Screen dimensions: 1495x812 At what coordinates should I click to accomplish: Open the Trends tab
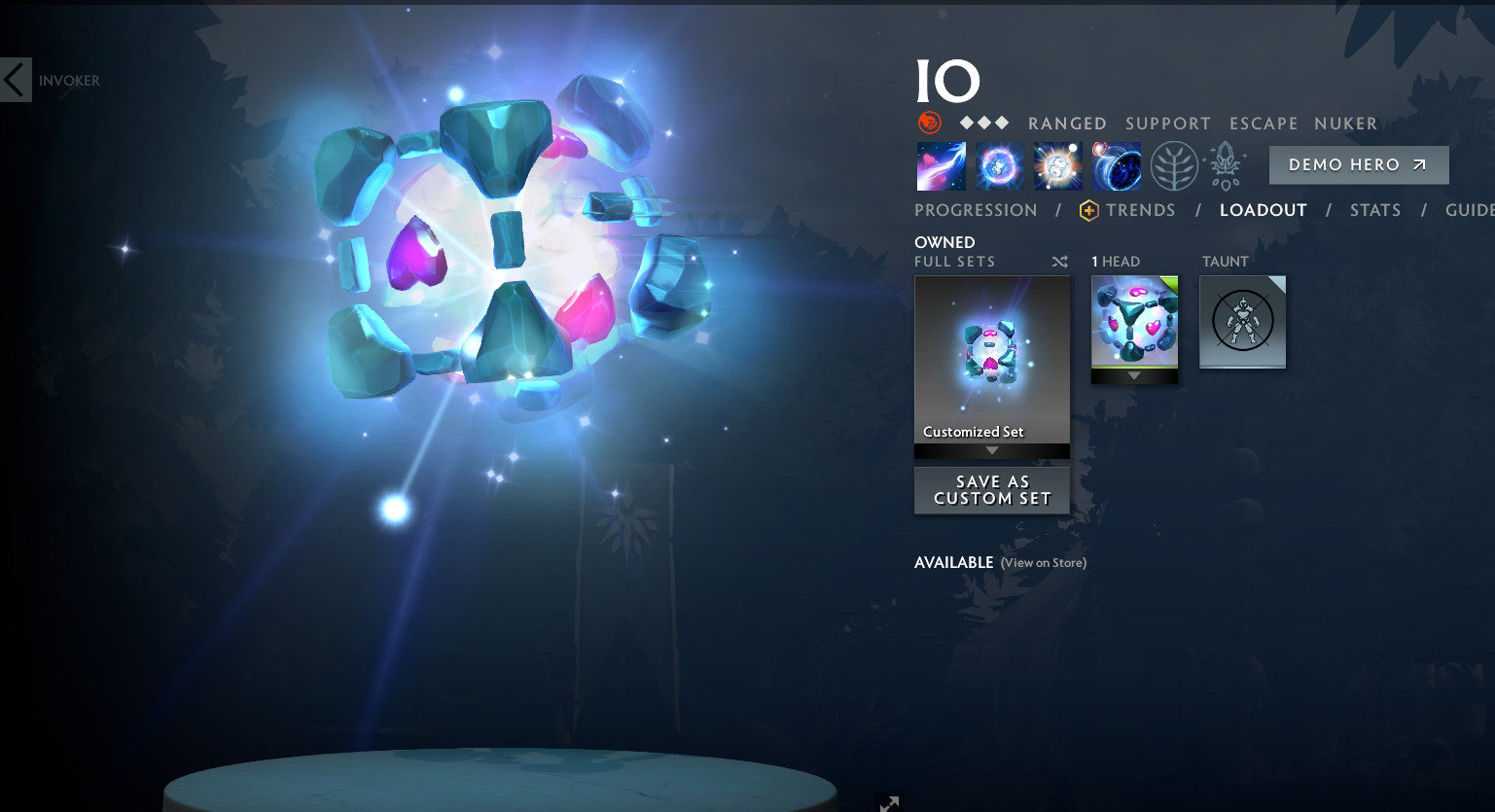[1140, 210]
